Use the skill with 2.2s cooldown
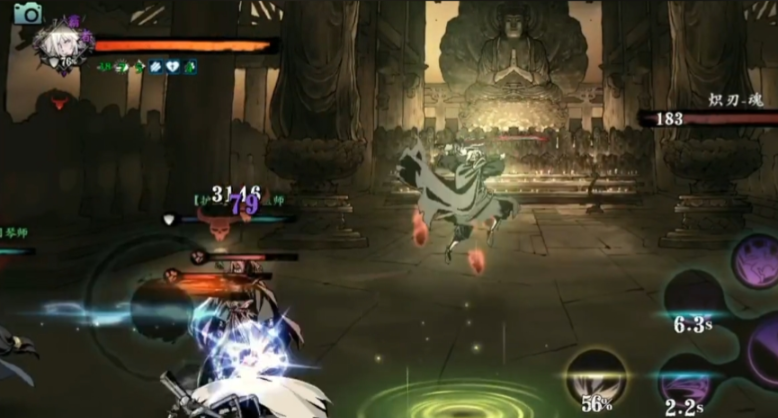This screenshot has width=778, height=418. [x=685, y=381]
